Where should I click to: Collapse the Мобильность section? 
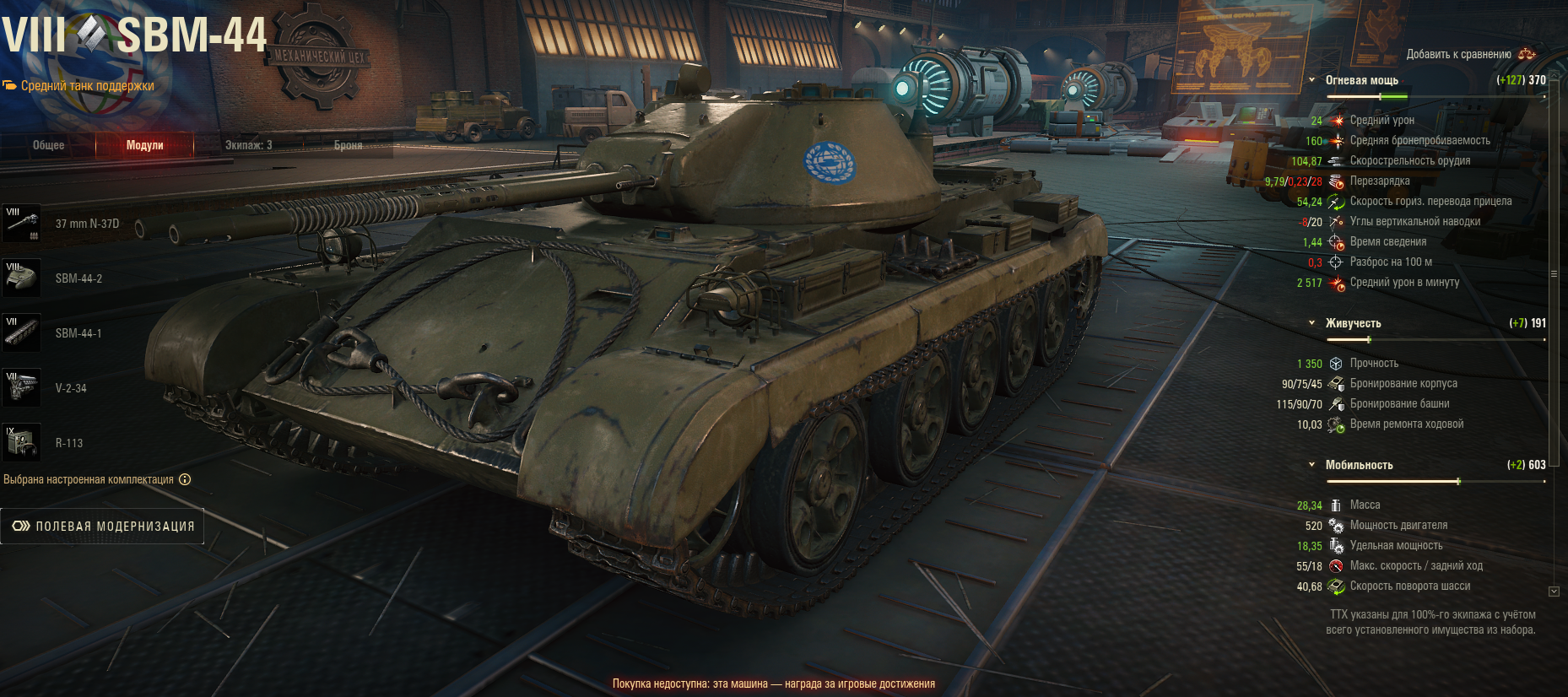[1311, 465]
